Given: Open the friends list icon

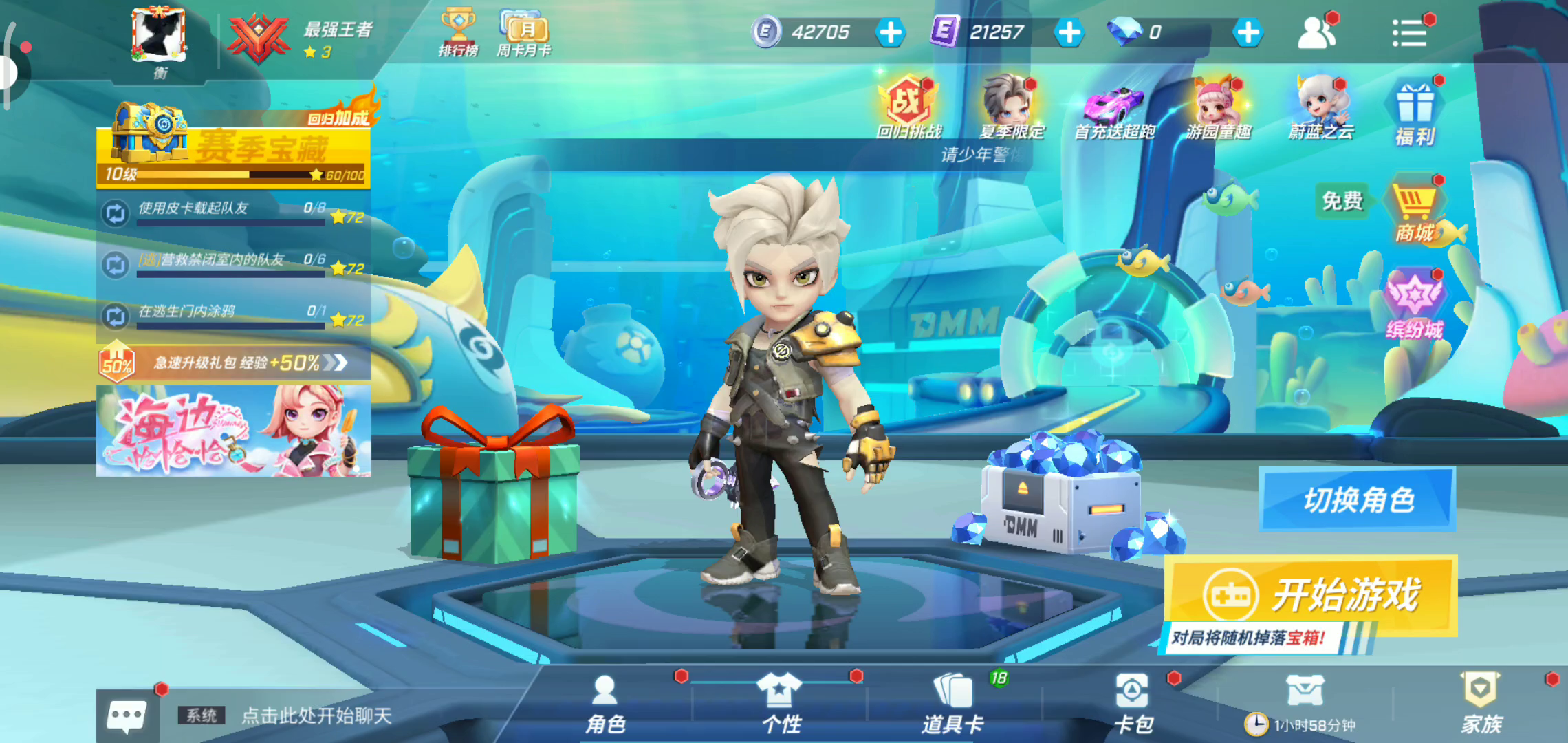Looking at the screenshot, I should coord(1316,32).
